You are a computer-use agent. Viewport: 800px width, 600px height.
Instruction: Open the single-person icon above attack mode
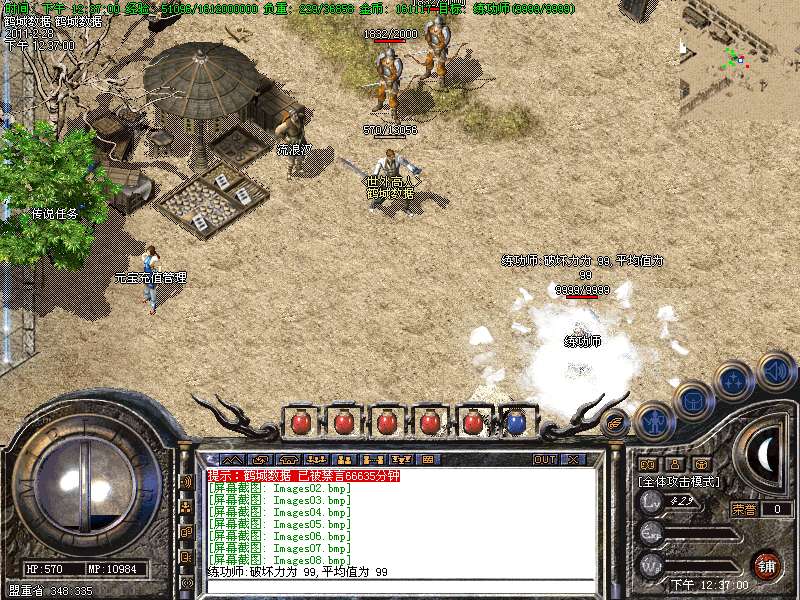[674, 464]
